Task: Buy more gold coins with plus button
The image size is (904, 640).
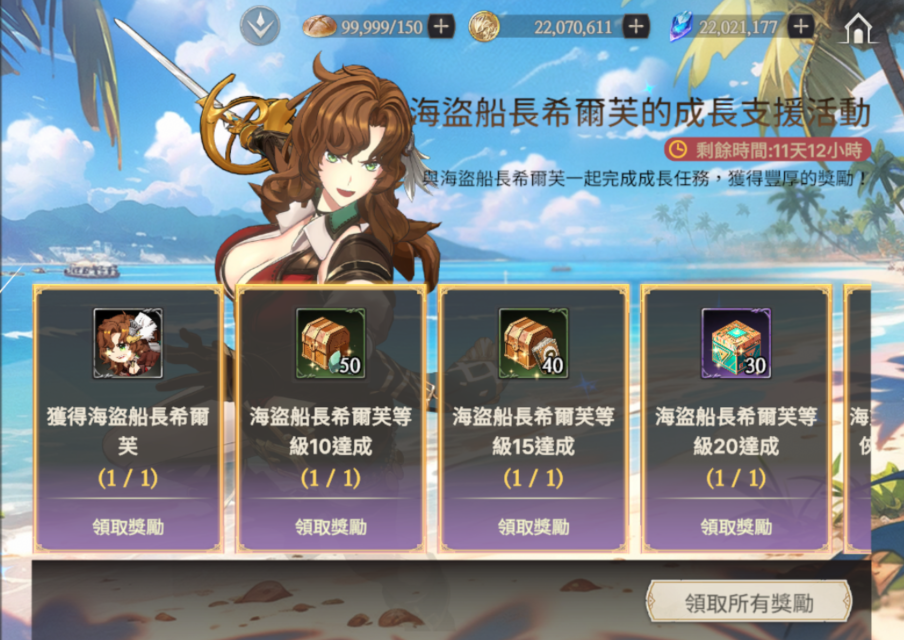Action: (636, 27)
